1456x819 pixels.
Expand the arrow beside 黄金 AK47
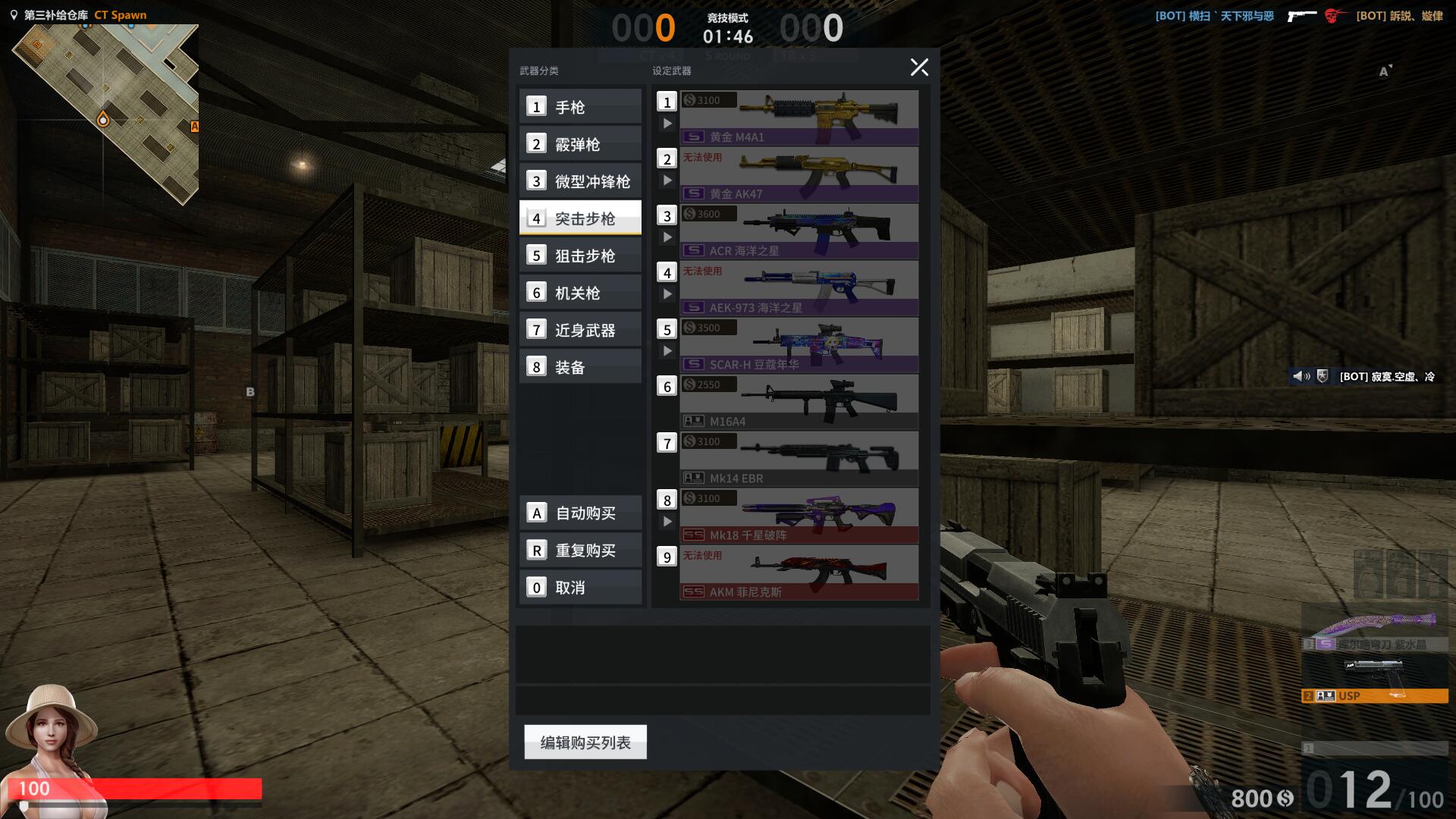click(x=667, y=180)
